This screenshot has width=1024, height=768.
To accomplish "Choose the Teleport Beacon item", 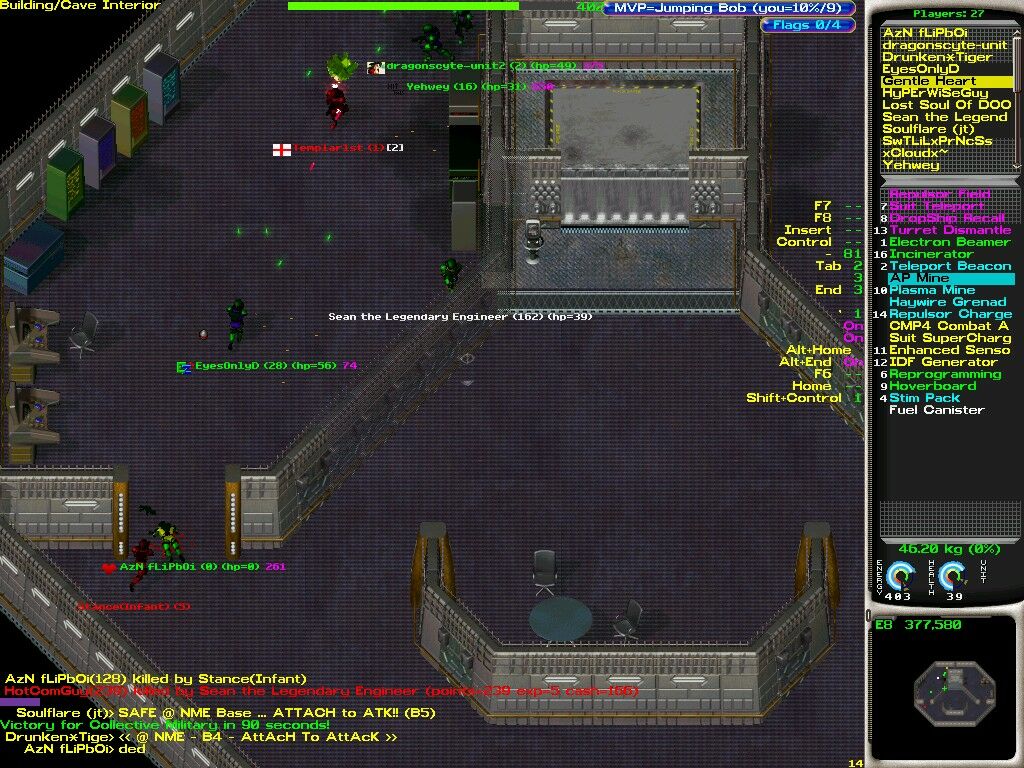I will [943, 266].
